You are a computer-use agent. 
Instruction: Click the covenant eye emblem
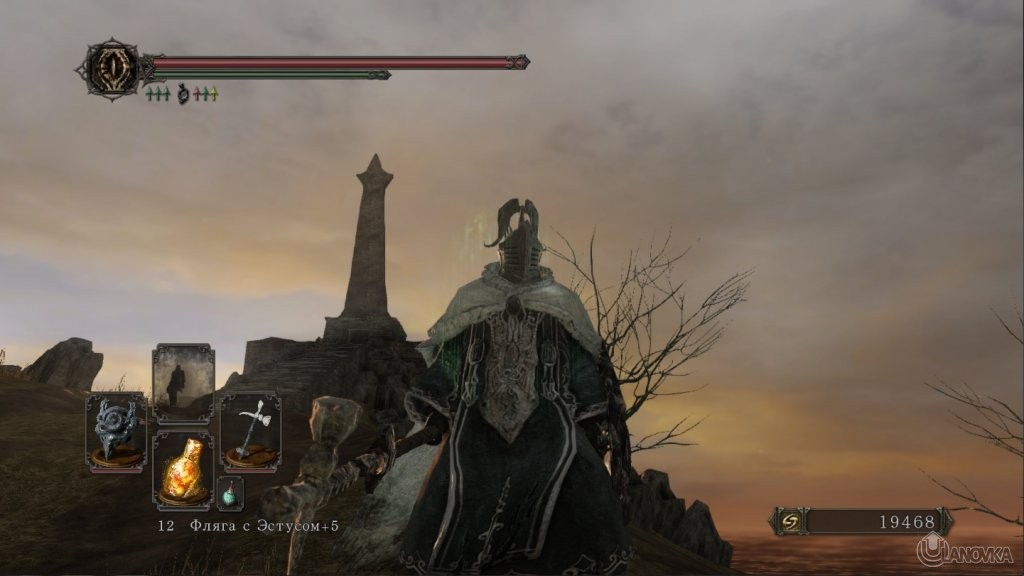coord(113,68)
